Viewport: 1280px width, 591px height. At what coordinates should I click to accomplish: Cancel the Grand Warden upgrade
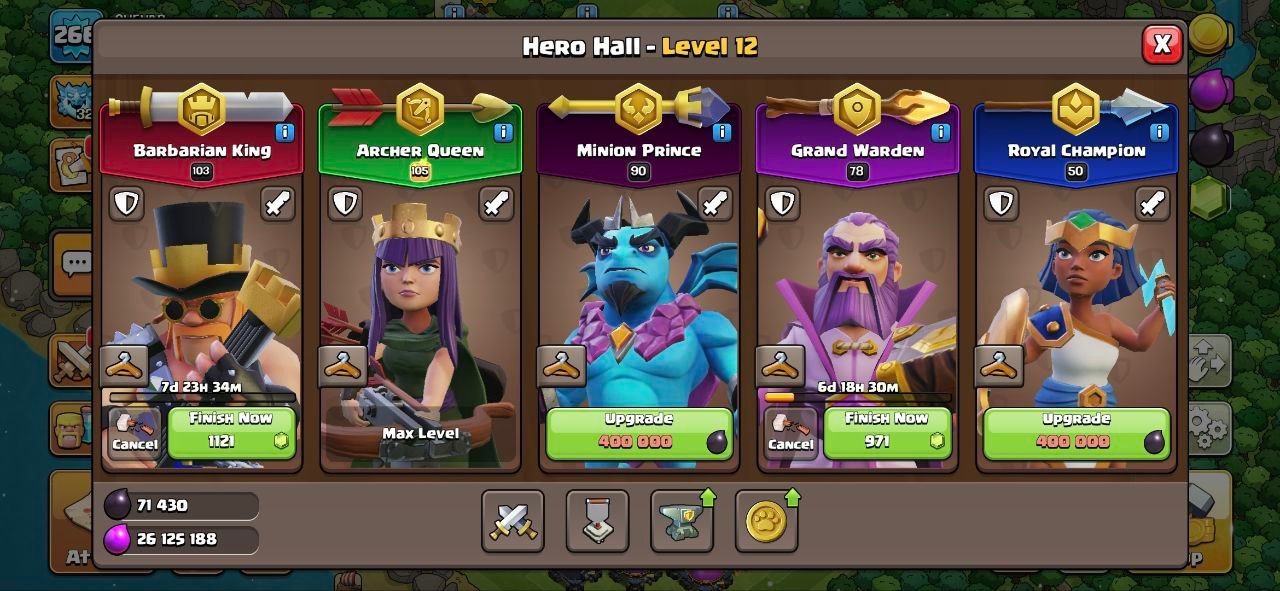tap(790, 432)
